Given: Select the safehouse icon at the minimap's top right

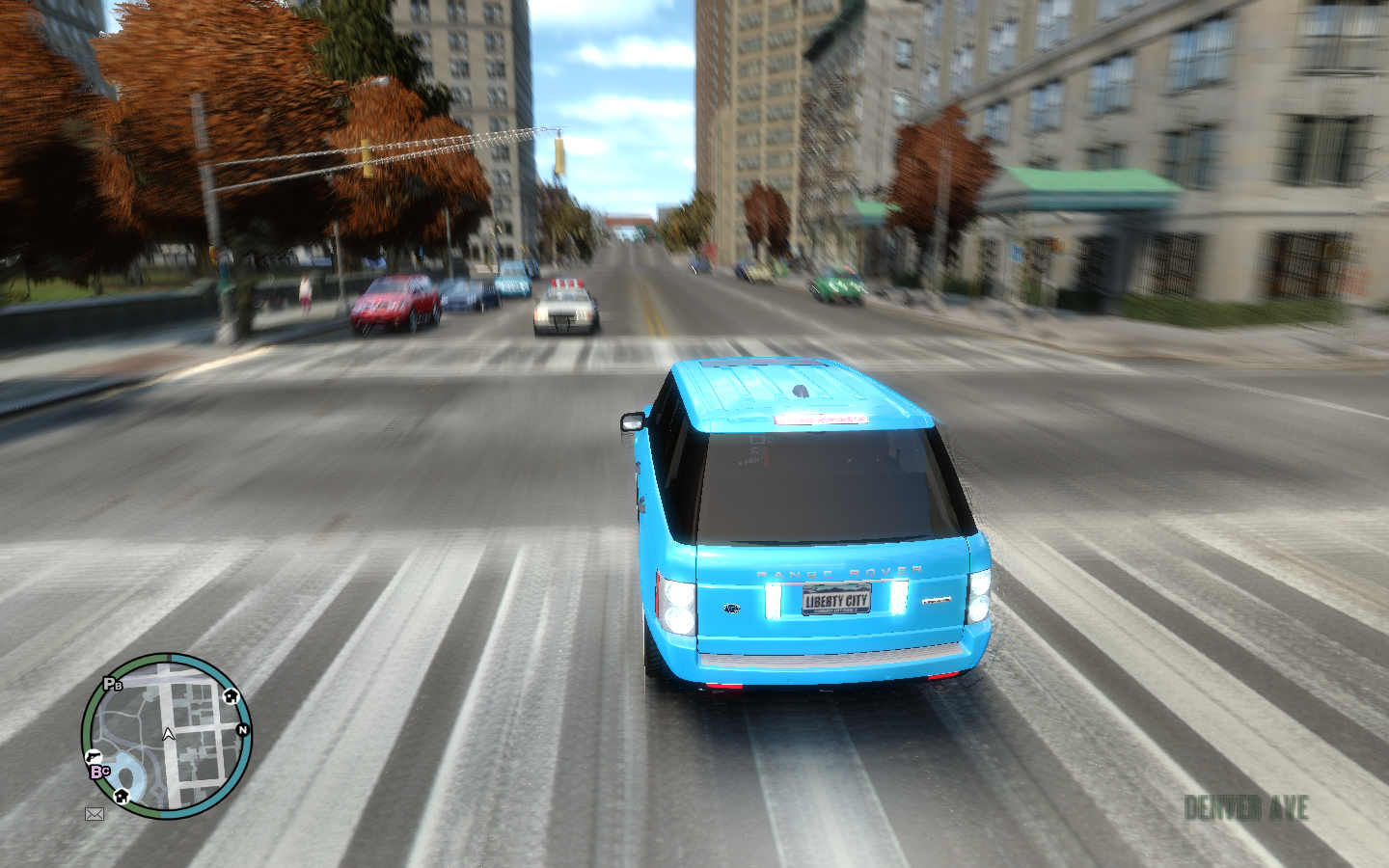Looking at the screenshot, I should (x=231, y=696).
